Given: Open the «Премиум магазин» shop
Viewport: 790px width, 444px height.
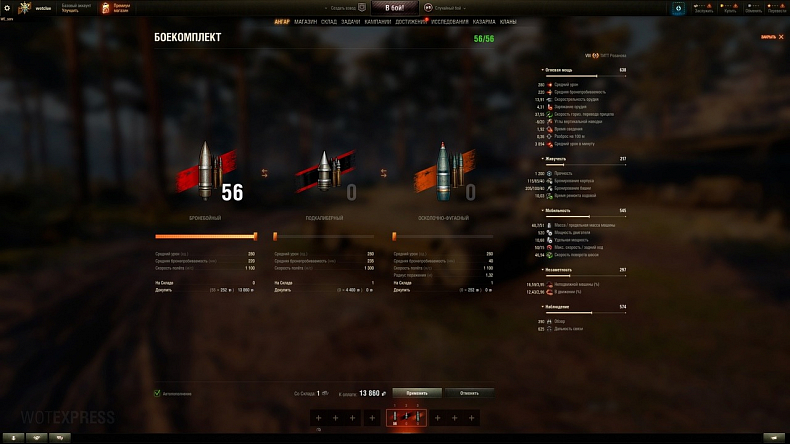Looking at the screenshot, I should (115, 8).
